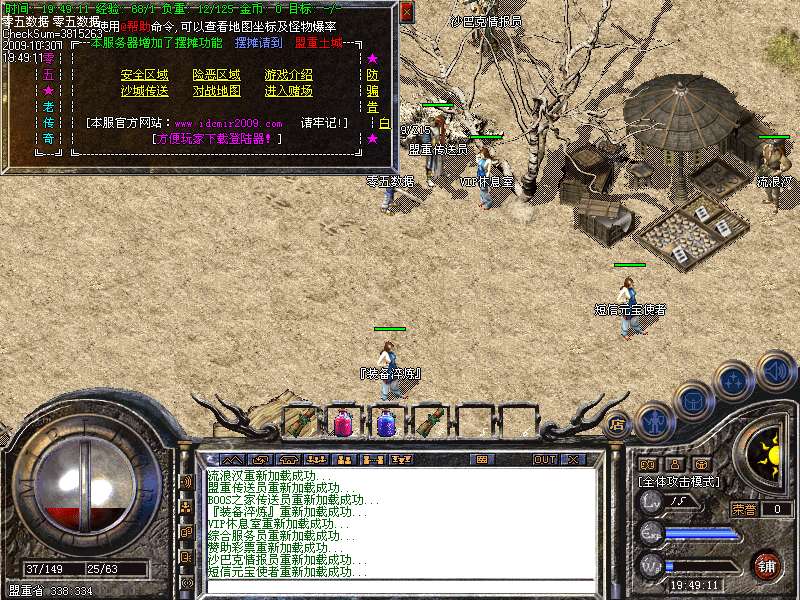Choose the 沙城传送 teleport link
Image resolution: width=800 pixels, height=600 pixels.
pos(145,91)
